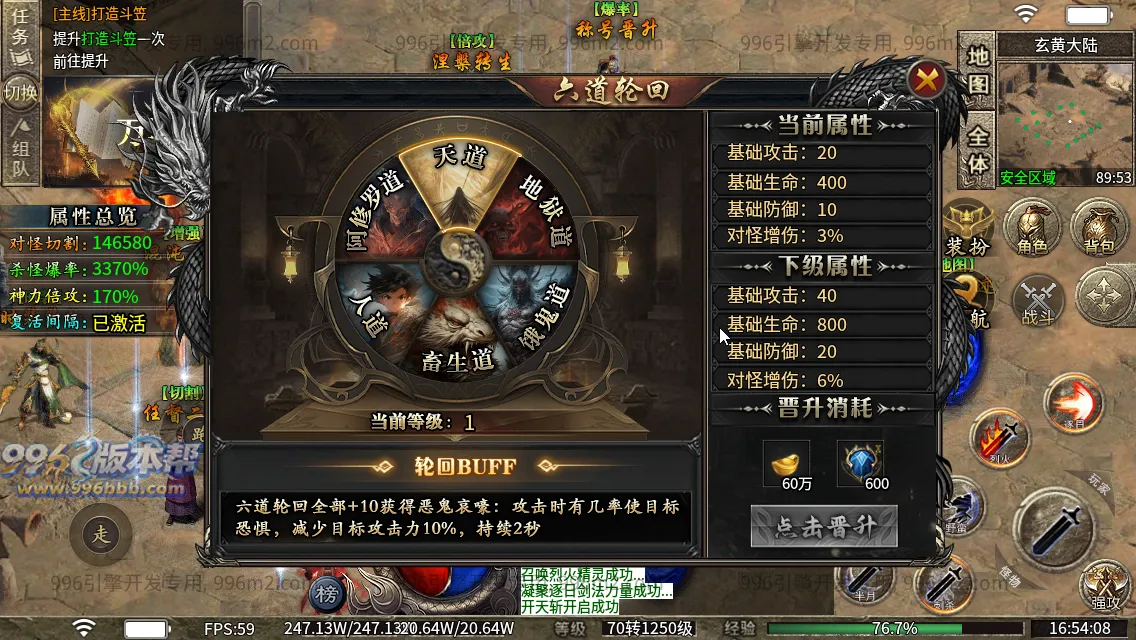Open the 地图 map button
Screen dimensions: 1136x640
pyautogui.click(x=977, y=69)
